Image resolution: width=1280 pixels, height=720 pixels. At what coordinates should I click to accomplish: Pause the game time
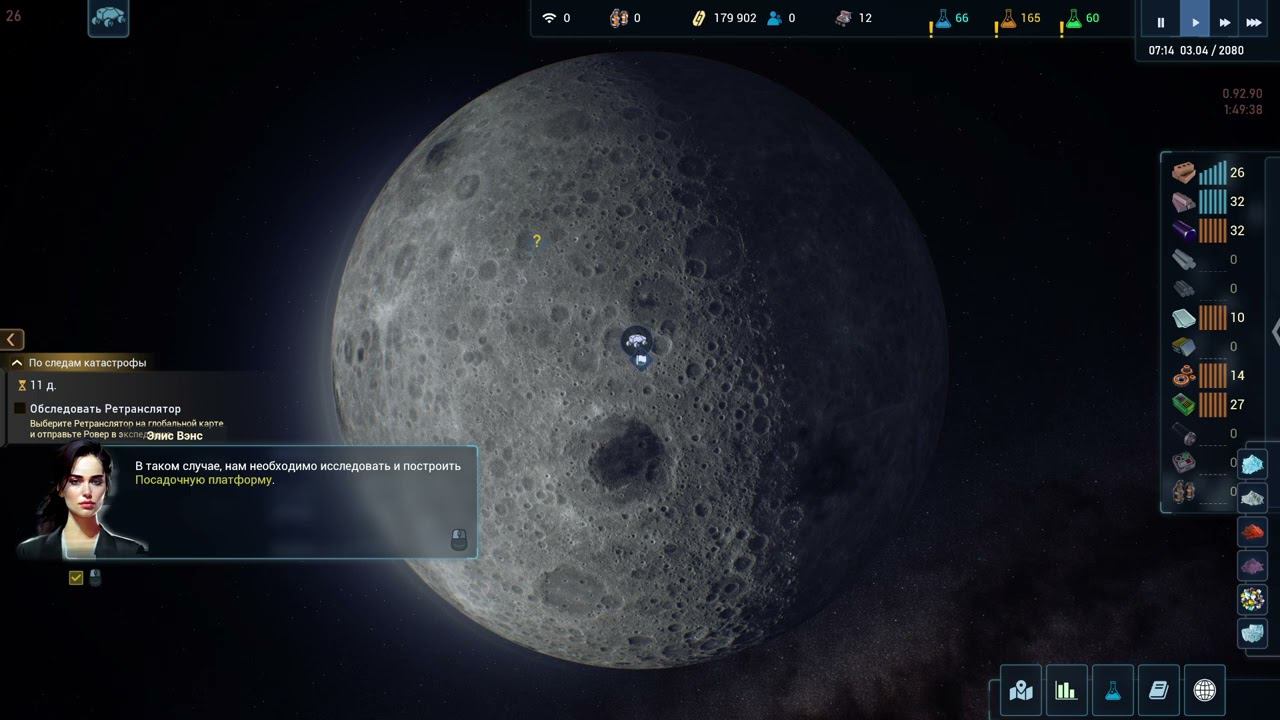pos(1161,22)
